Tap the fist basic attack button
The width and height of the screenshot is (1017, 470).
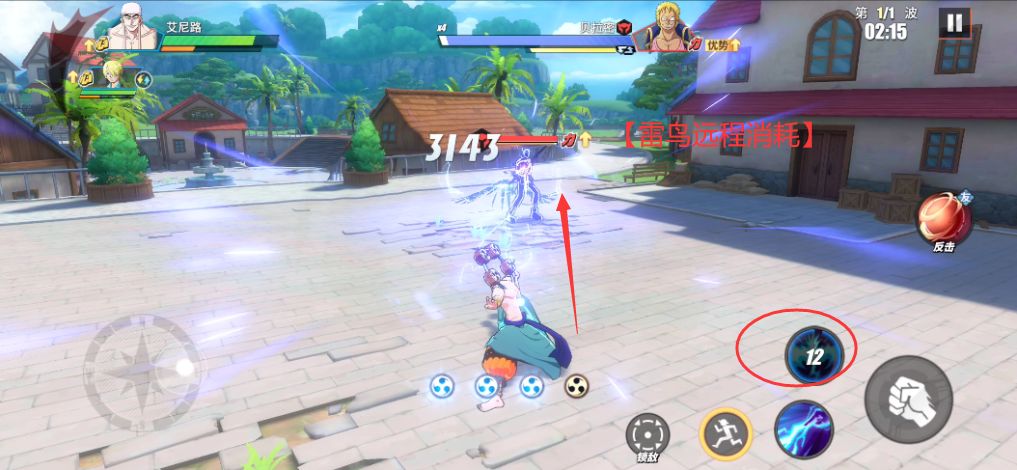click(x=907, y=398)
